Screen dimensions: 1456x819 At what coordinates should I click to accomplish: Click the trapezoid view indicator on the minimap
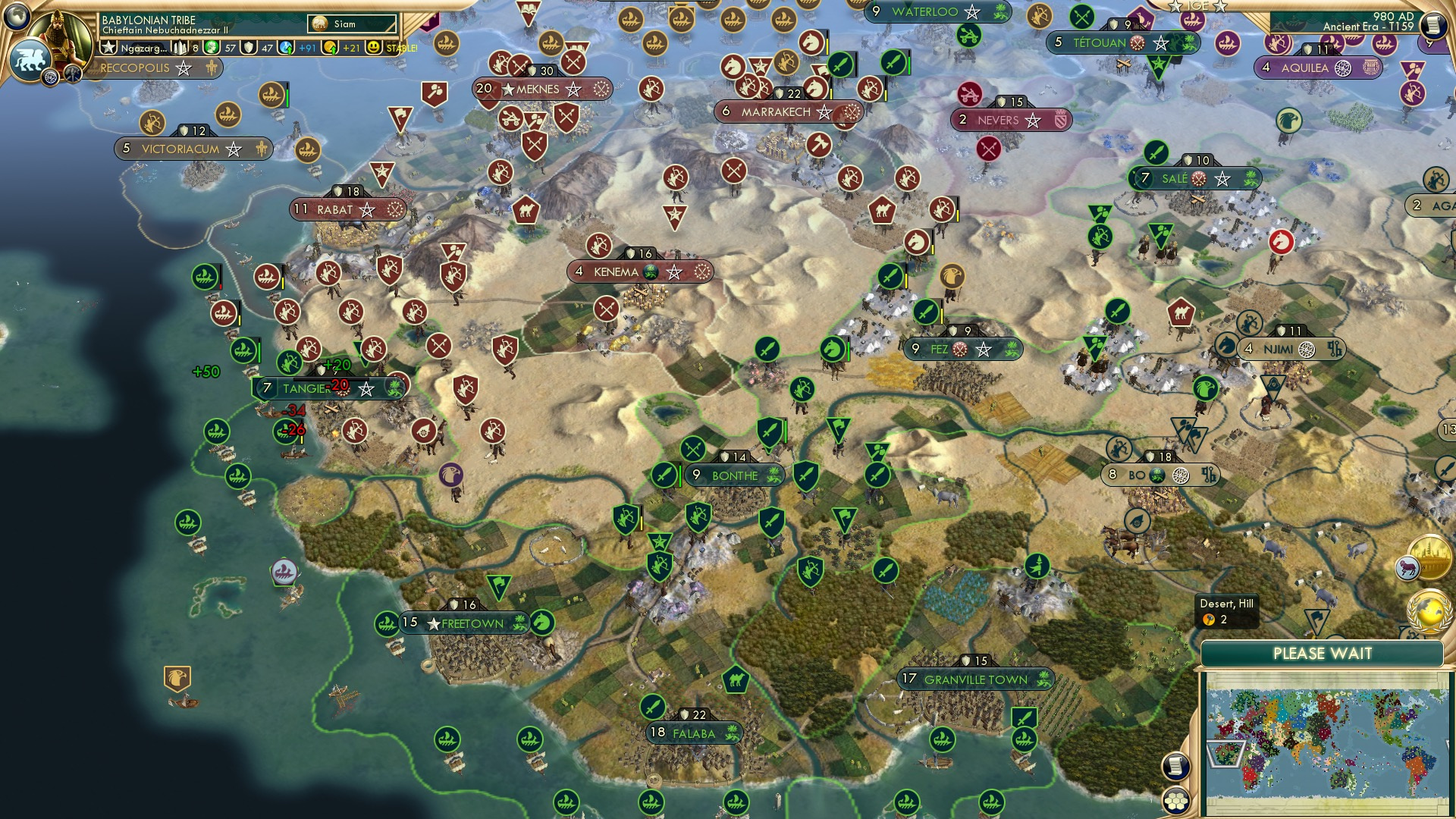tap(1227, 753)
